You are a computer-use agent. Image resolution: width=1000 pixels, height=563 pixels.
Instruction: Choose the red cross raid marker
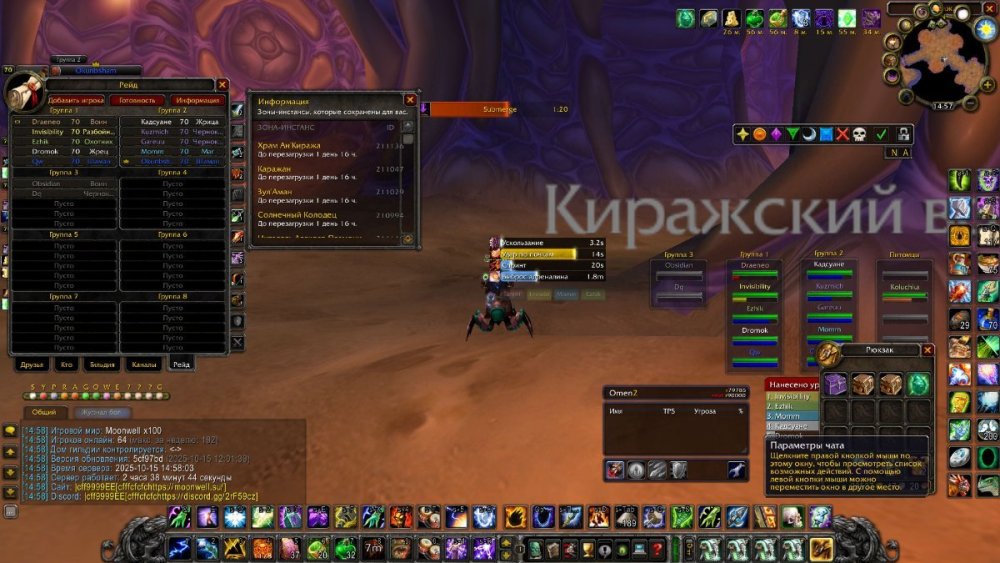coord(842,133)
